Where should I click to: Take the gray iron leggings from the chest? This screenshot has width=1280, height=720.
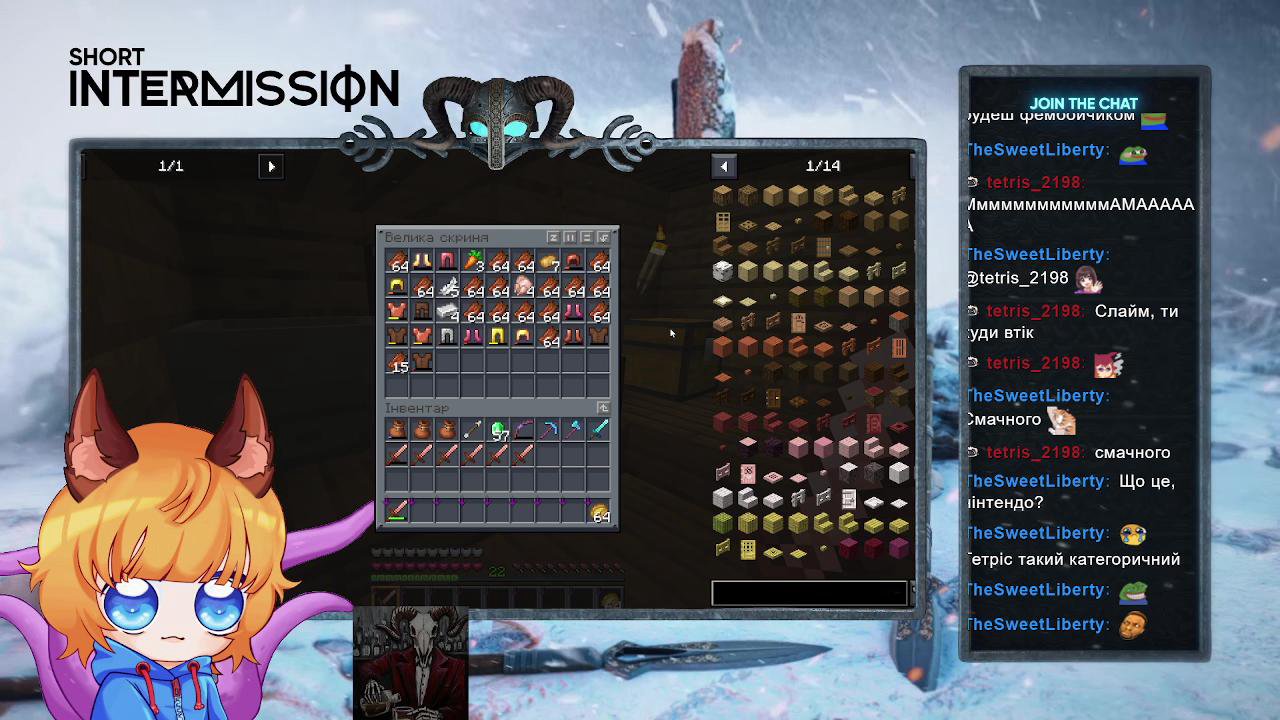pyautogui.click(x=448, y=337)
